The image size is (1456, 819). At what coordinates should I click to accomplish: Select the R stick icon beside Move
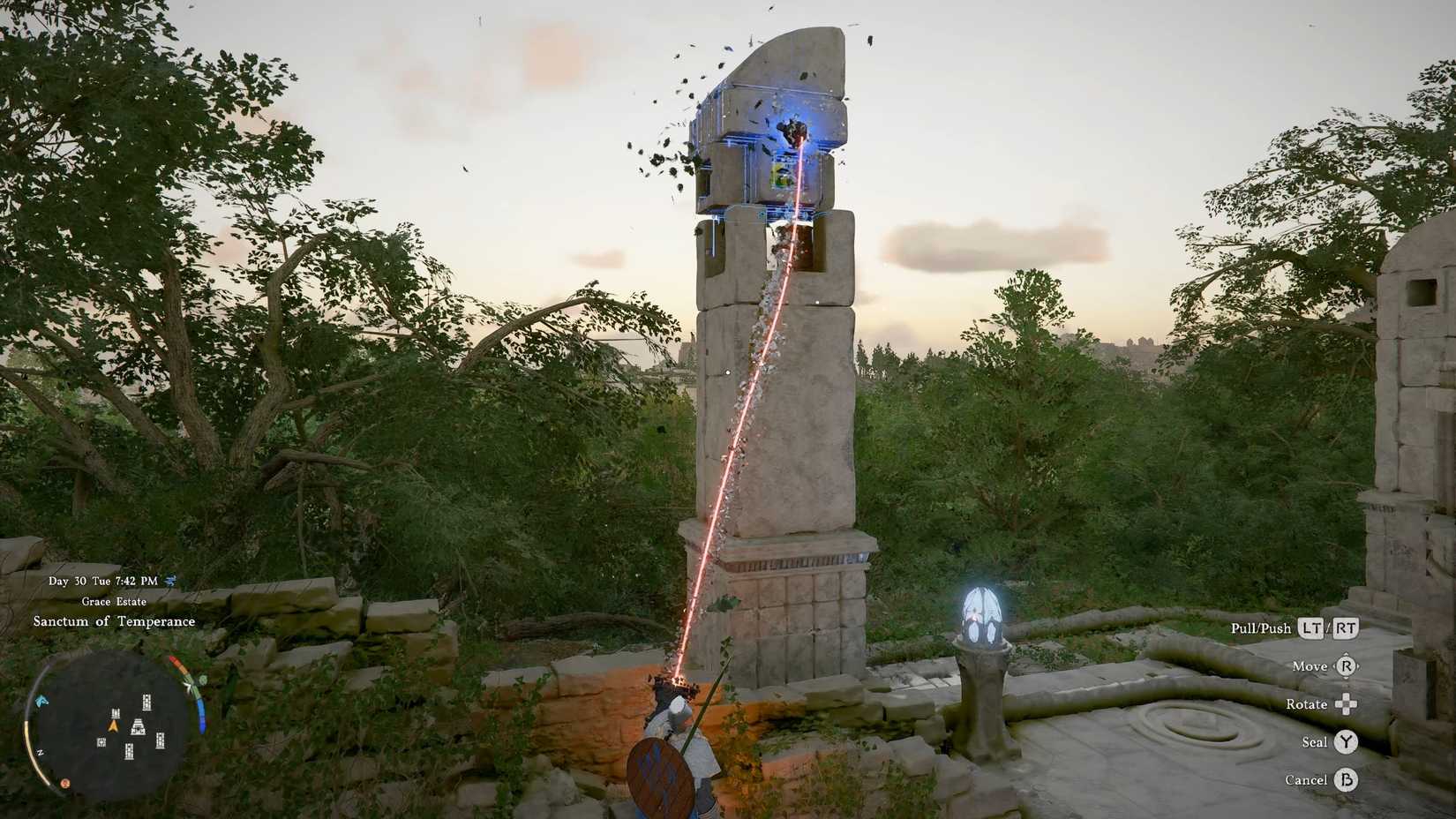[1347, 667]
